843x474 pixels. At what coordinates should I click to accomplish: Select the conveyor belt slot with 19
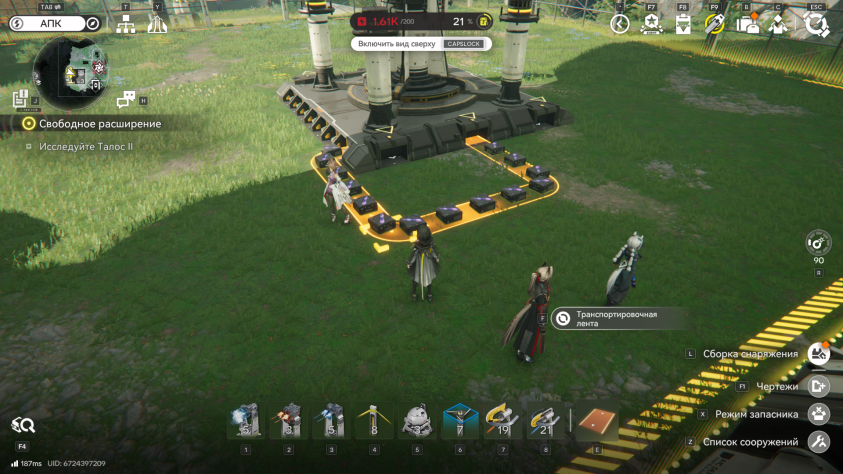502,423
